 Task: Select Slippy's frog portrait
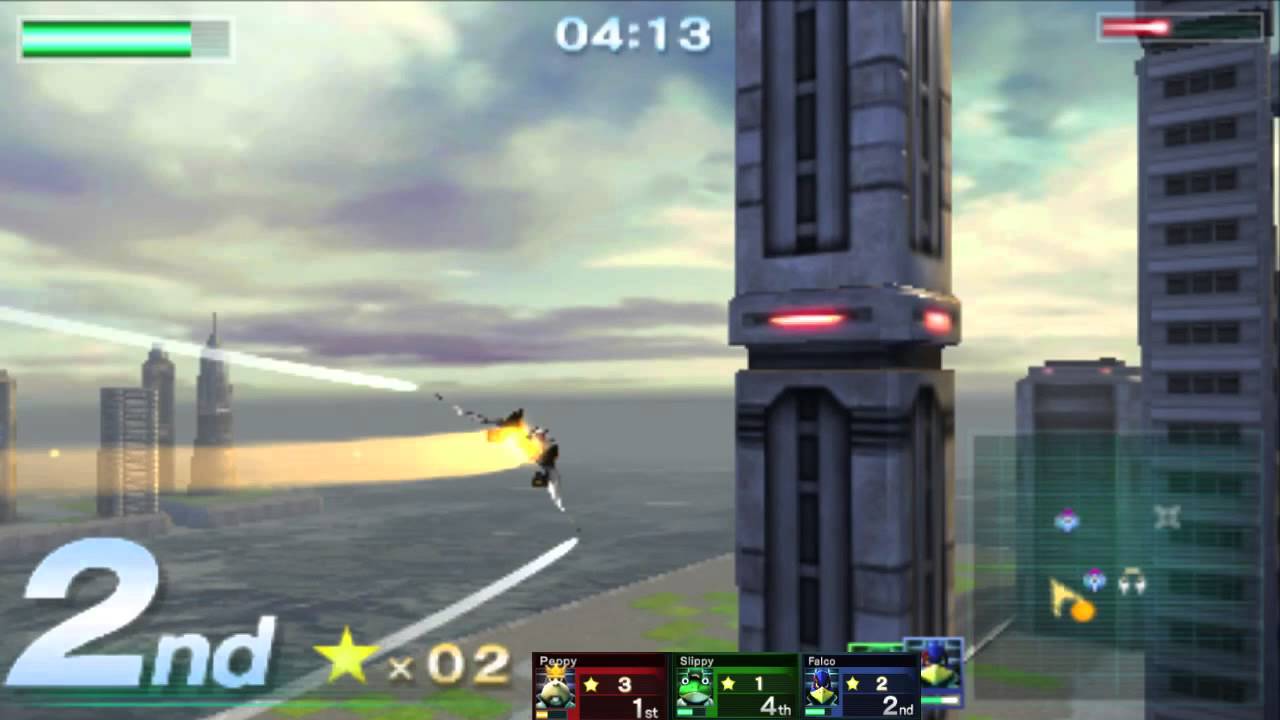(x=693, y=689)
